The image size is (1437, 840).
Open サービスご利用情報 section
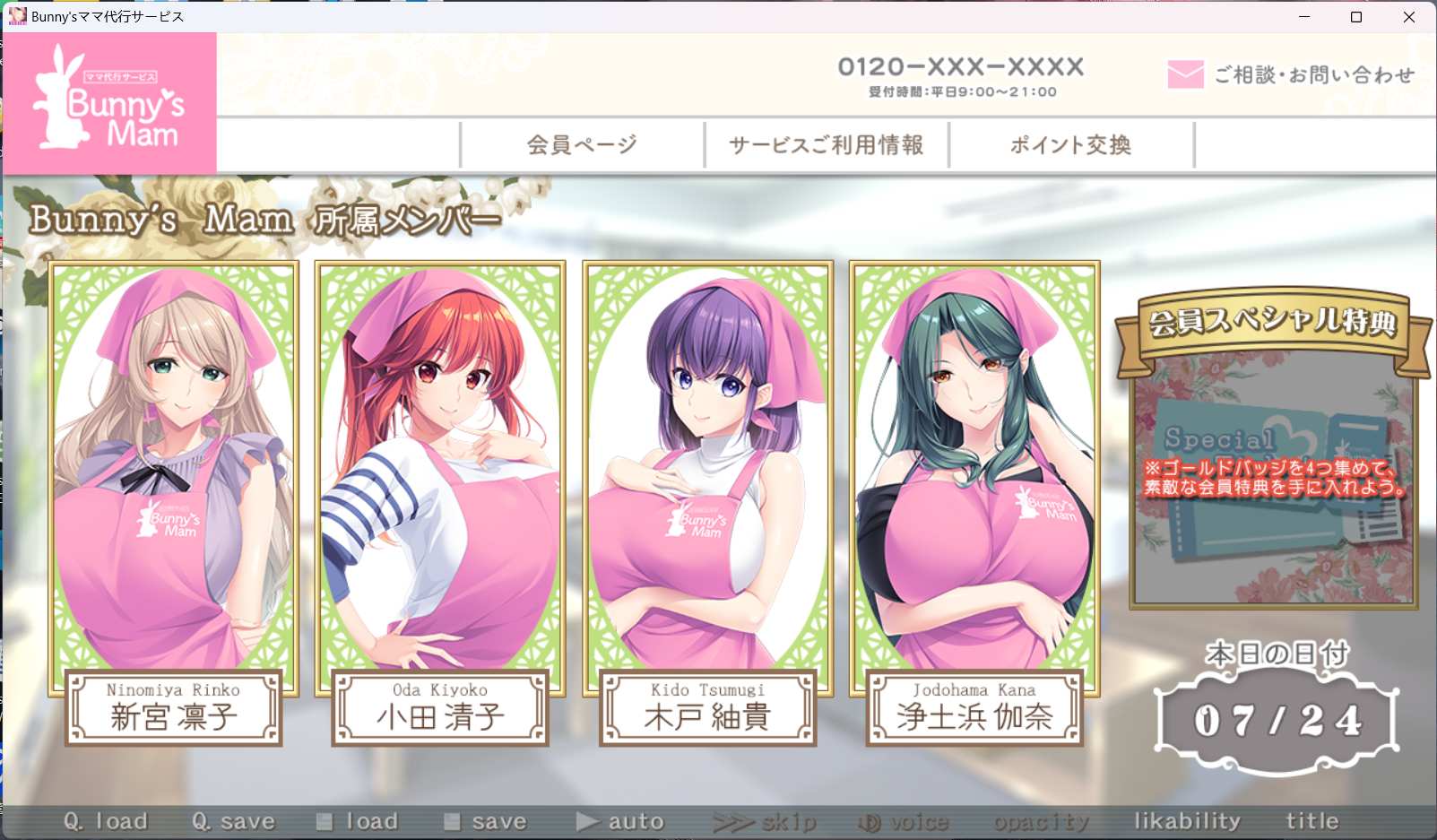coord(827,144)
